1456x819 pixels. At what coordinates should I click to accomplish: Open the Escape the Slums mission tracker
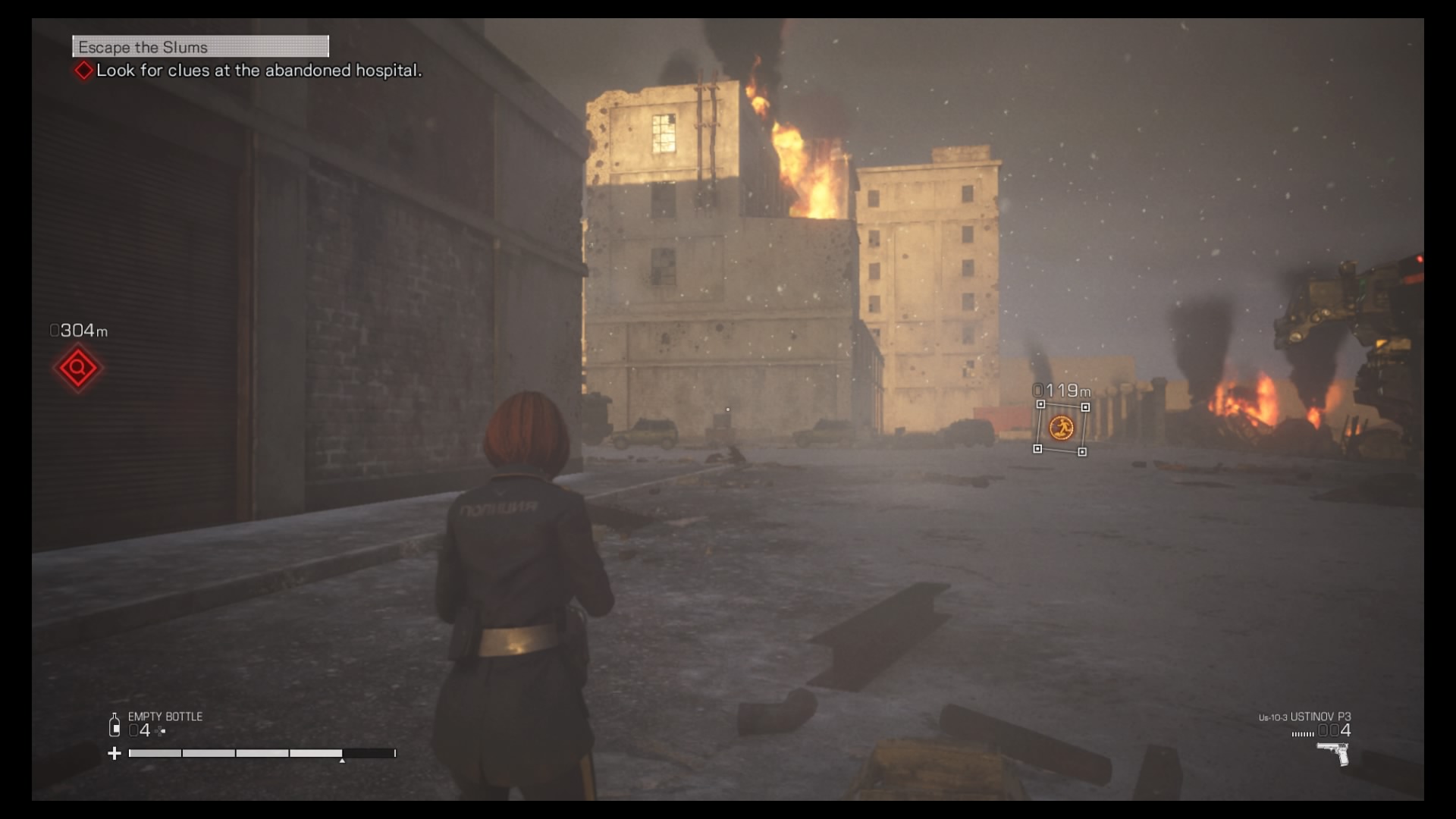click(200, 47)
